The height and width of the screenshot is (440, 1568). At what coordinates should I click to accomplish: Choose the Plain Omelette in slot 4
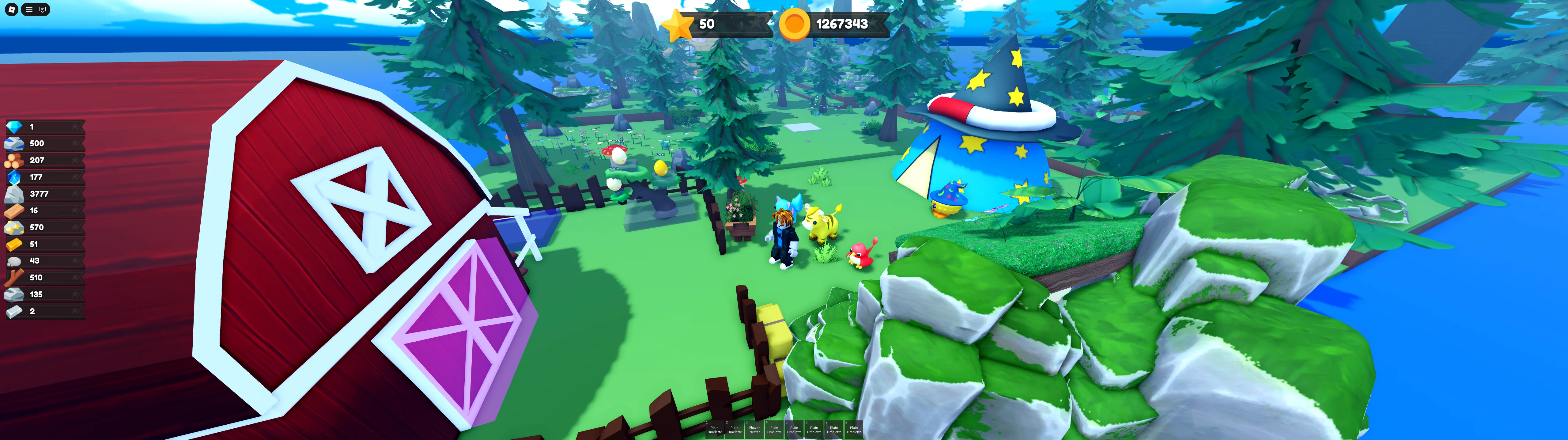pyautogui.click(x=774, y=429)
